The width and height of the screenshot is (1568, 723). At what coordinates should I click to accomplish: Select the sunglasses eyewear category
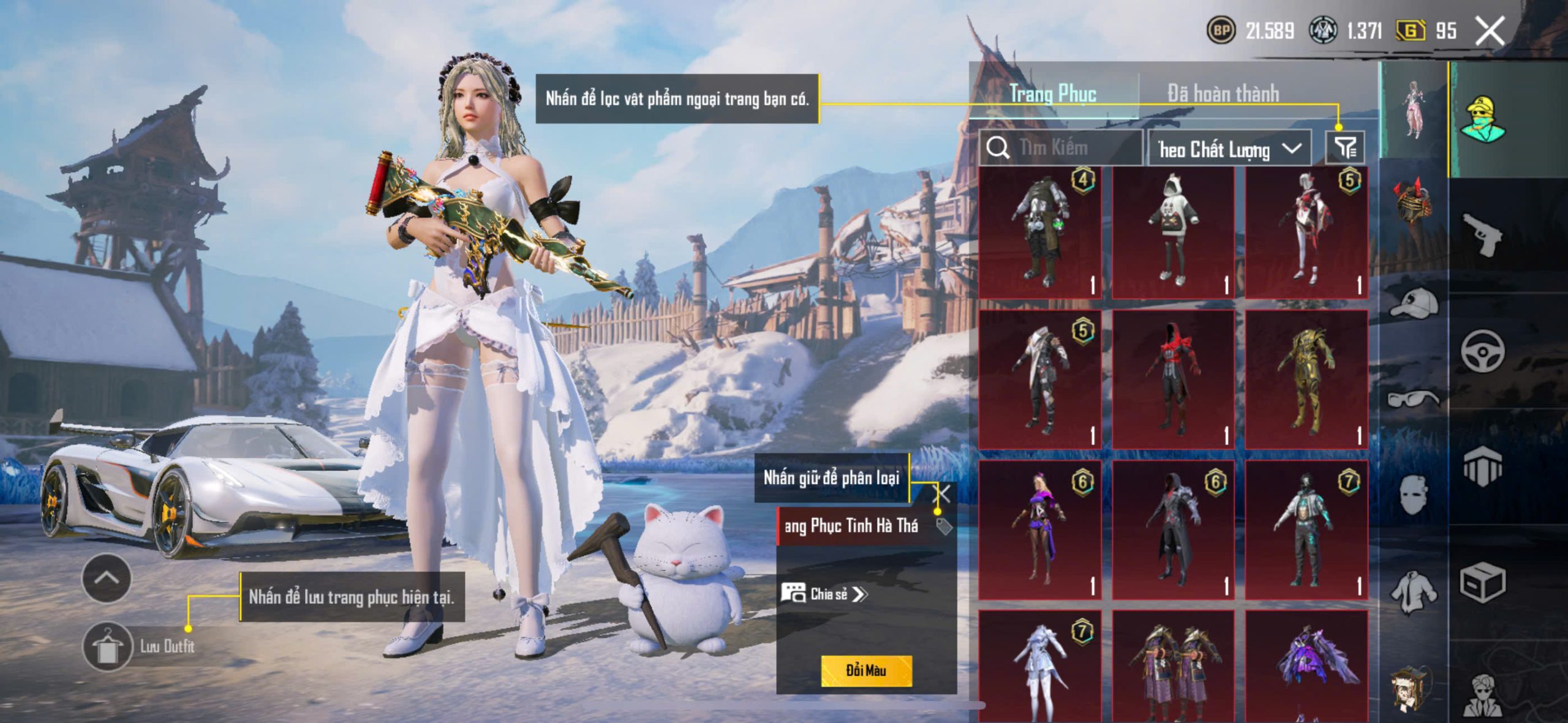click(1414, 399)
